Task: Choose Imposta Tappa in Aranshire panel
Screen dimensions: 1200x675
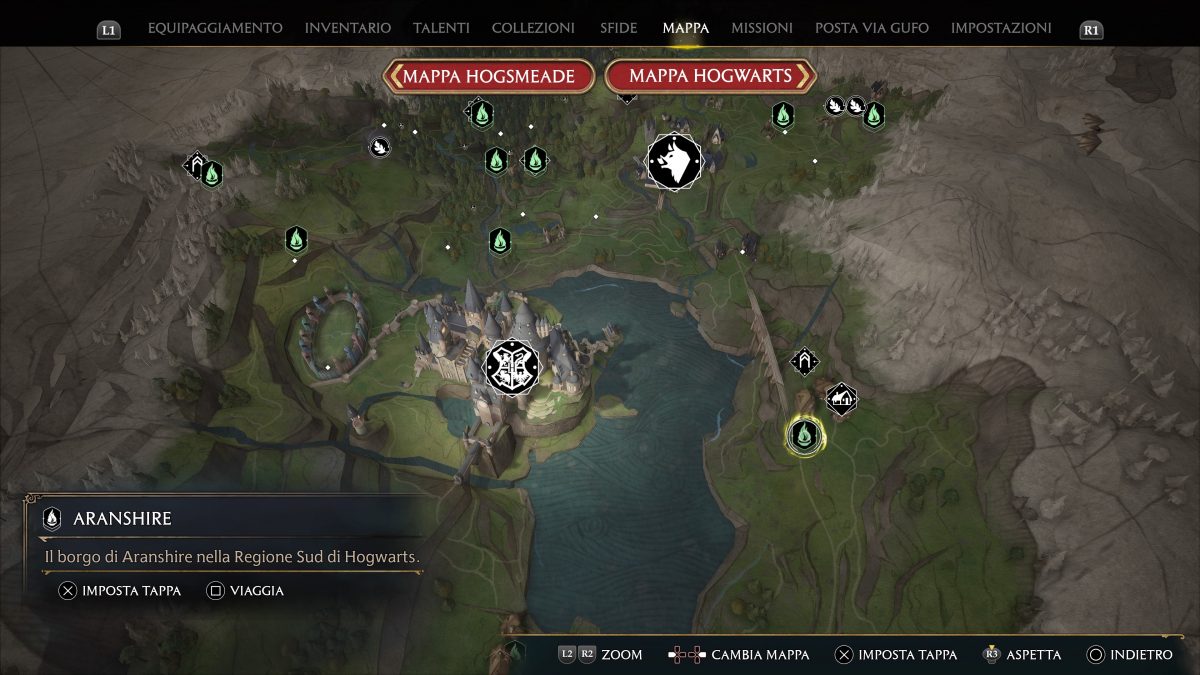Action: [x=120, y=591]
